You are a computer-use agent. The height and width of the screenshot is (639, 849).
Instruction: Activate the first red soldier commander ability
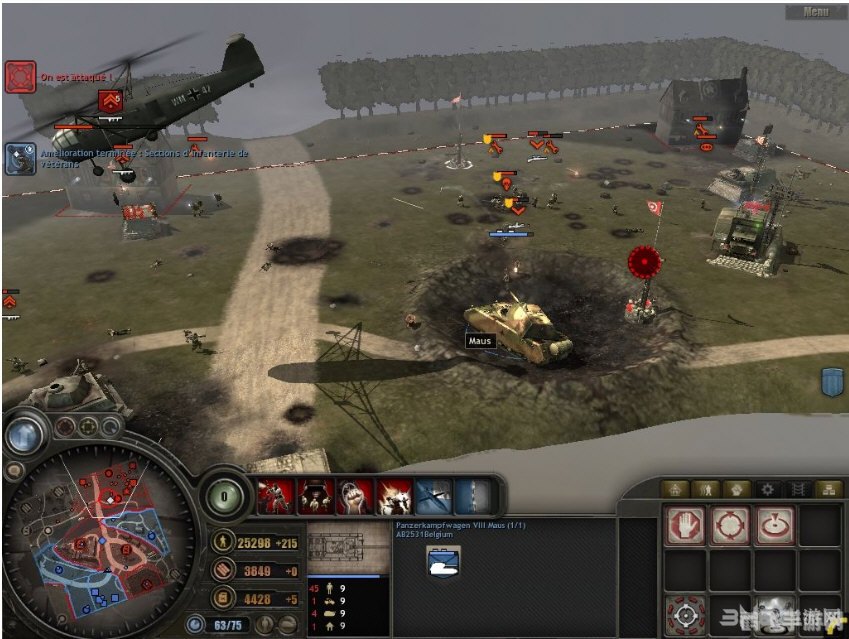(273, 496)
